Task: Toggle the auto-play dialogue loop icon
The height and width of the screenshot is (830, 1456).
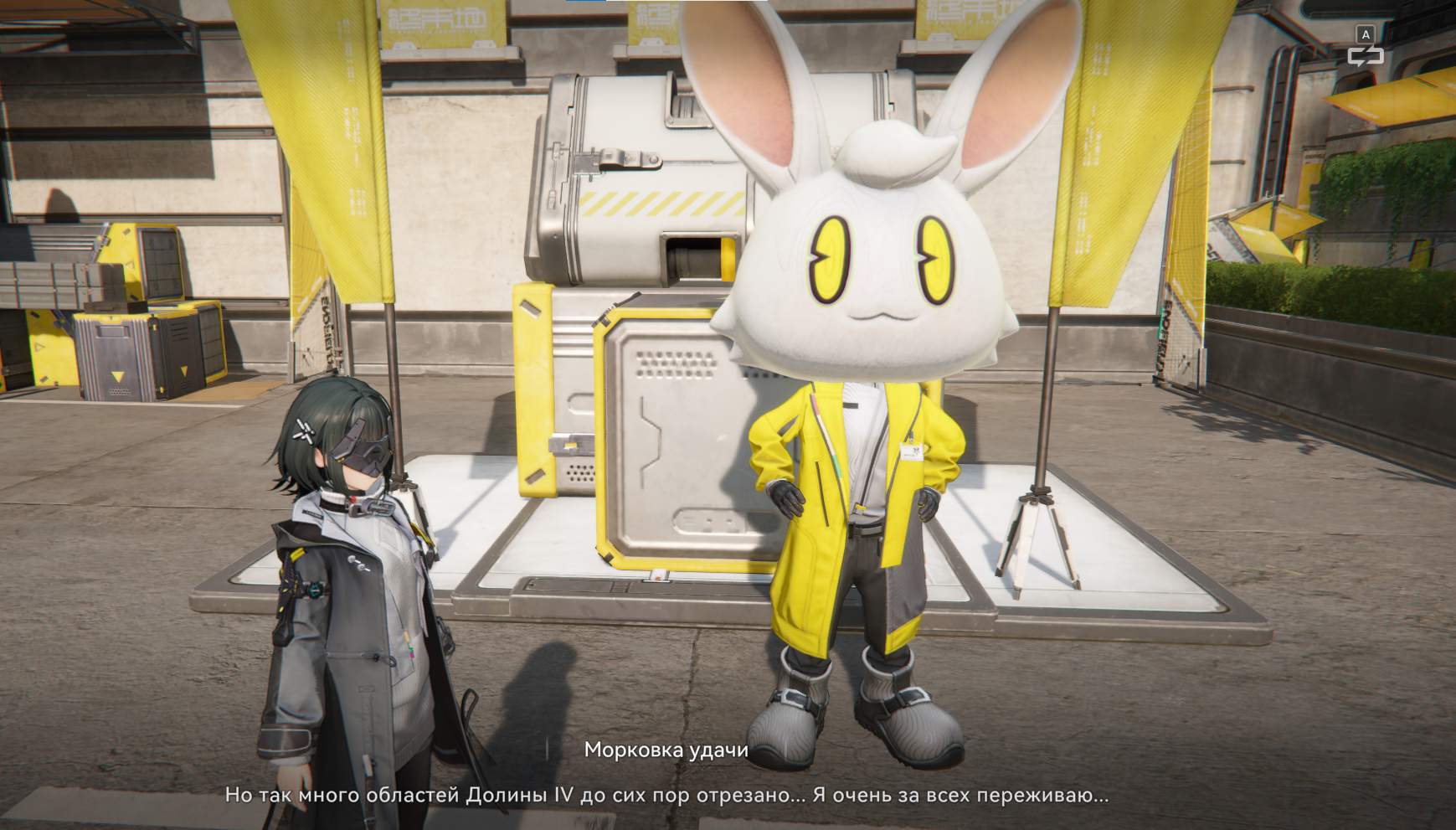Action: tap(1365, 56)
